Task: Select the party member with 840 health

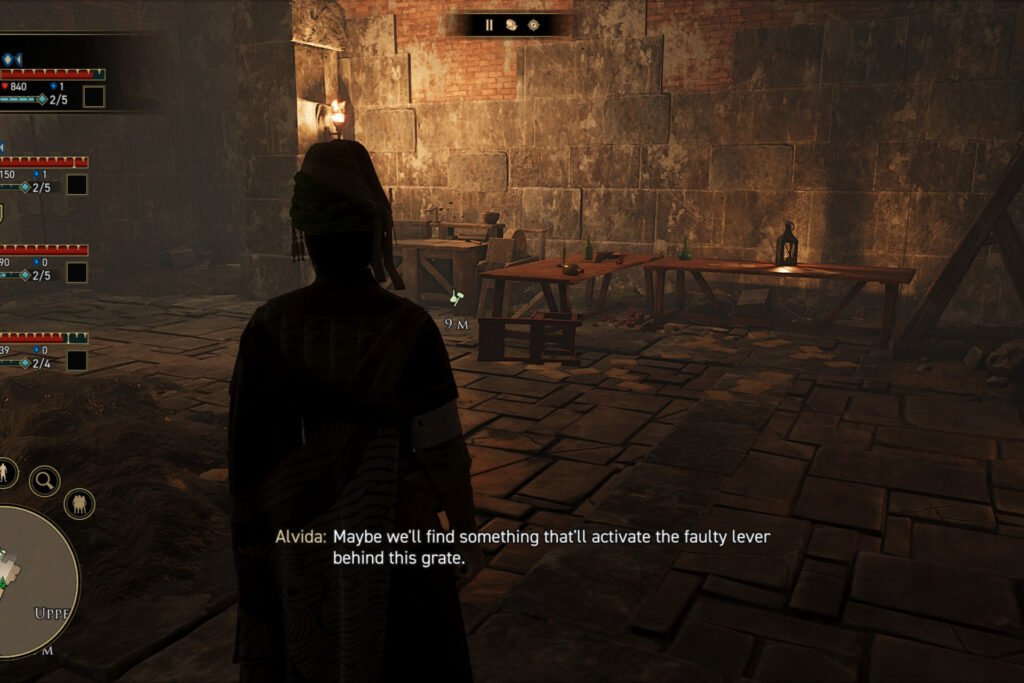Action: [50, 86]
